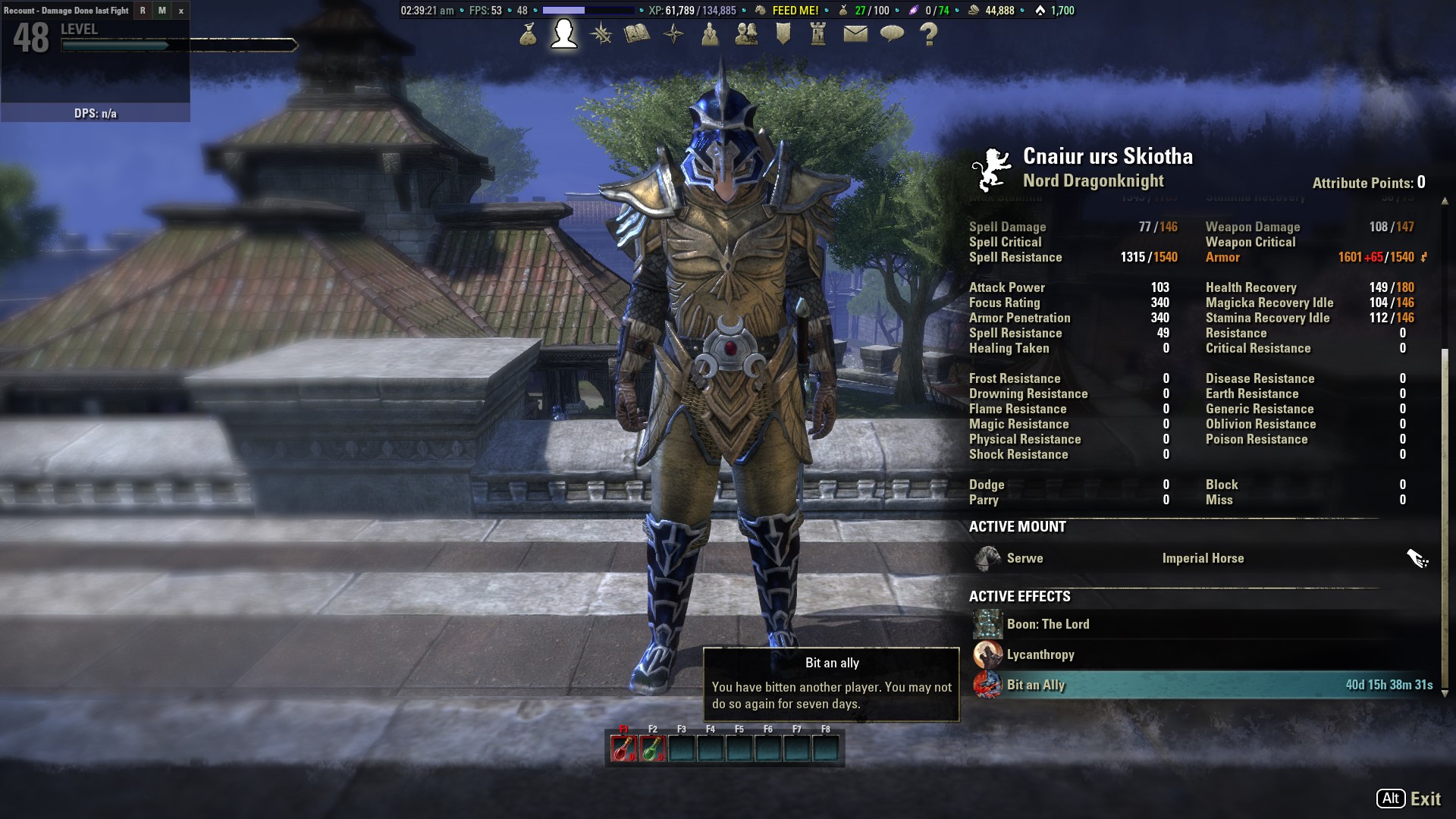Open the map compass icon
This screenshot has height=819, width=1456.
[673, 35]
